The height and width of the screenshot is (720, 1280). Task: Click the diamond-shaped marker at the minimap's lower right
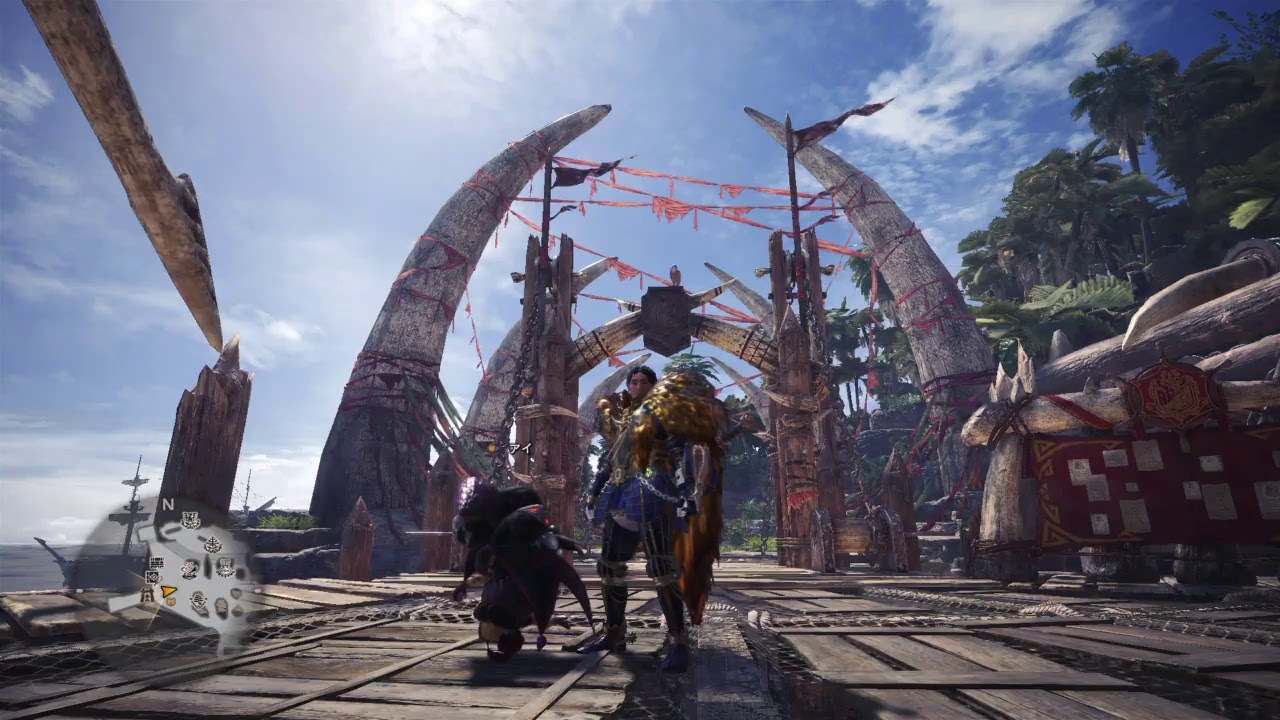click(x=237, y=610)
